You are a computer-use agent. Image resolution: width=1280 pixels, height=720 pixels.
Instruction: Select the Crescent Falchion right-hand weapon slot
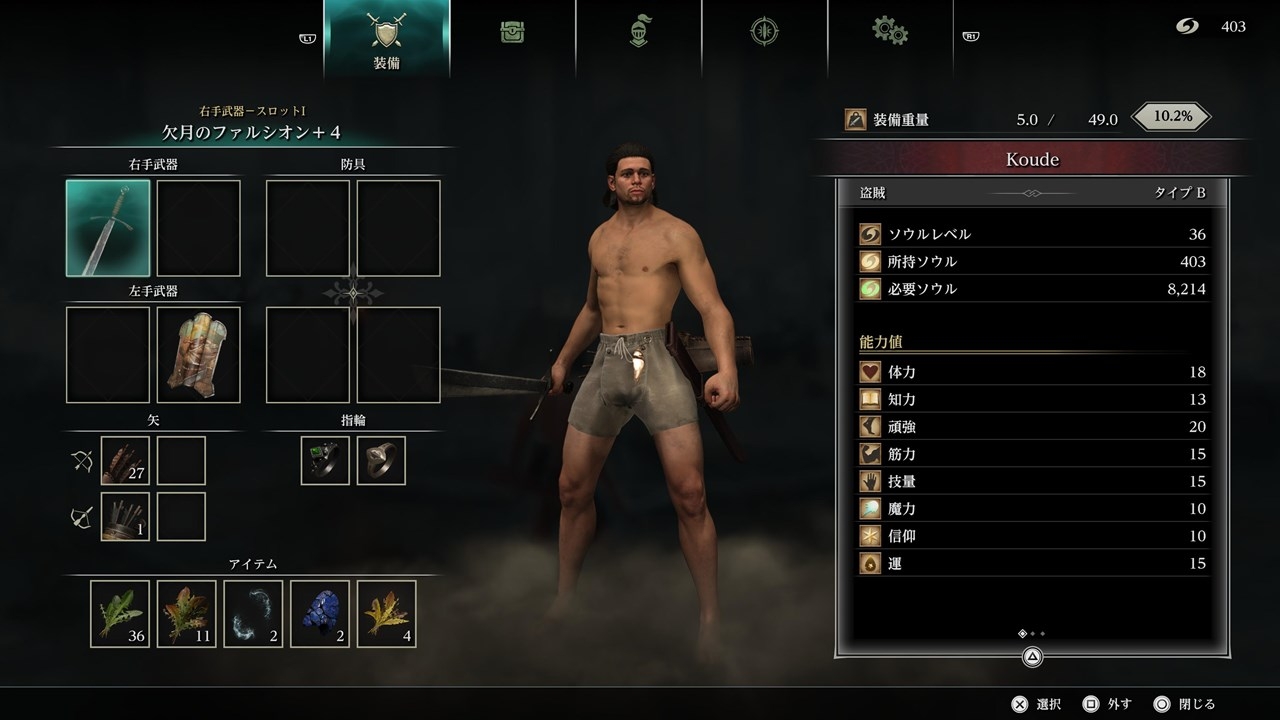(108, 228)
